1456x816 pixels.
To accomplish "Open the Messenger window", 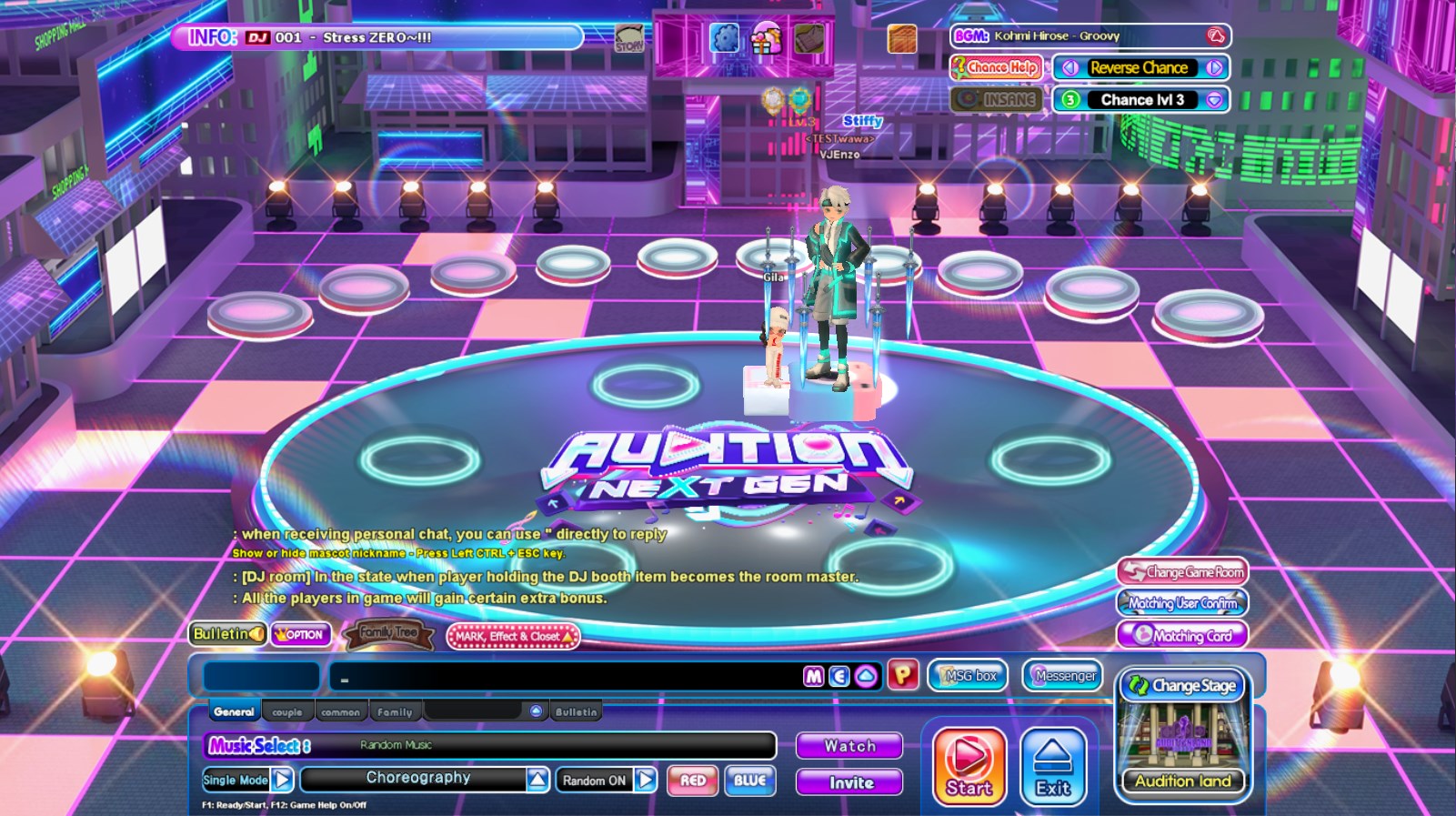I will [x=1063, y=676].
